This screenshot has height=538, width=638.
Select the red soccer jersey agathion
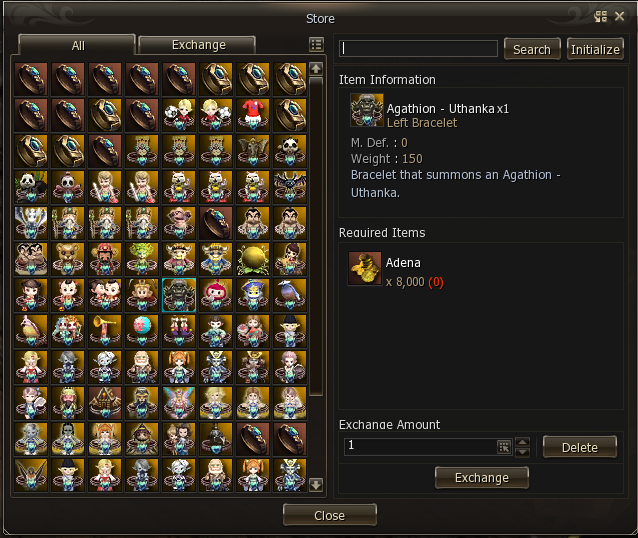(x=255, y=113)
